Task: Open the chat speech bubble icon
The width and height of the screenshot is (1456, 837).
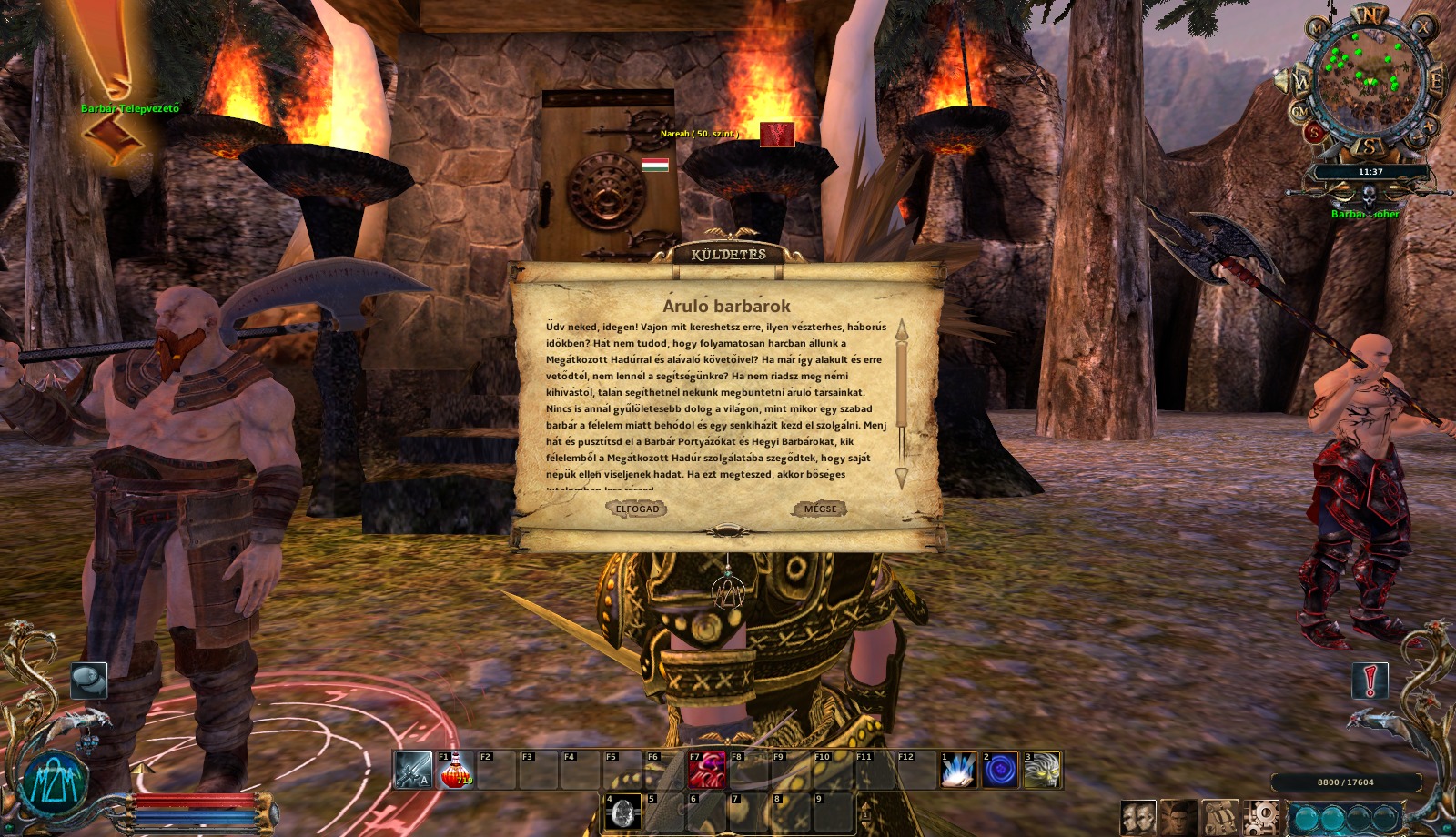Action: (89, 680)
